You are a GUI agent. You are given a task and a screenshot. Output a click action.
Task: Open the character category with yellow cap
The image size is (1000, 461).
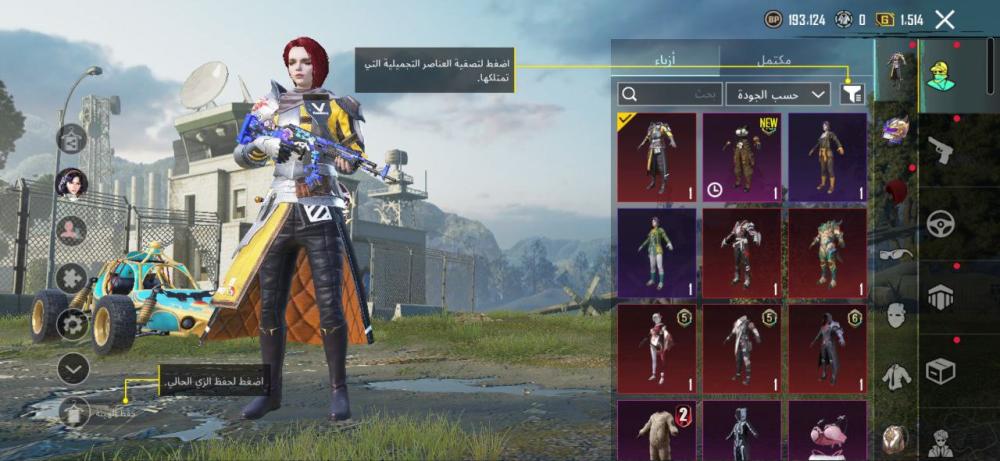(x=940, y=74)
